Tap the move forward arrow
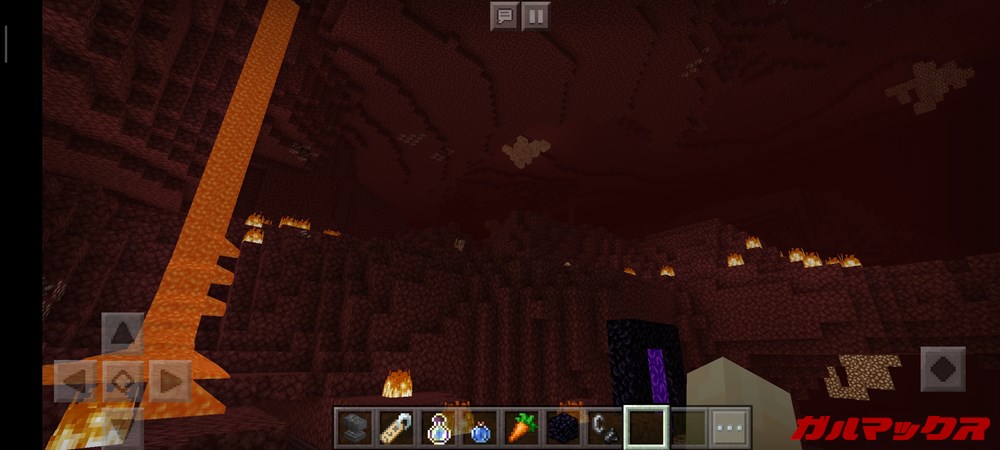Viewport: 1000px width, 450px height. pyautogui.click(x=122, y=333)
